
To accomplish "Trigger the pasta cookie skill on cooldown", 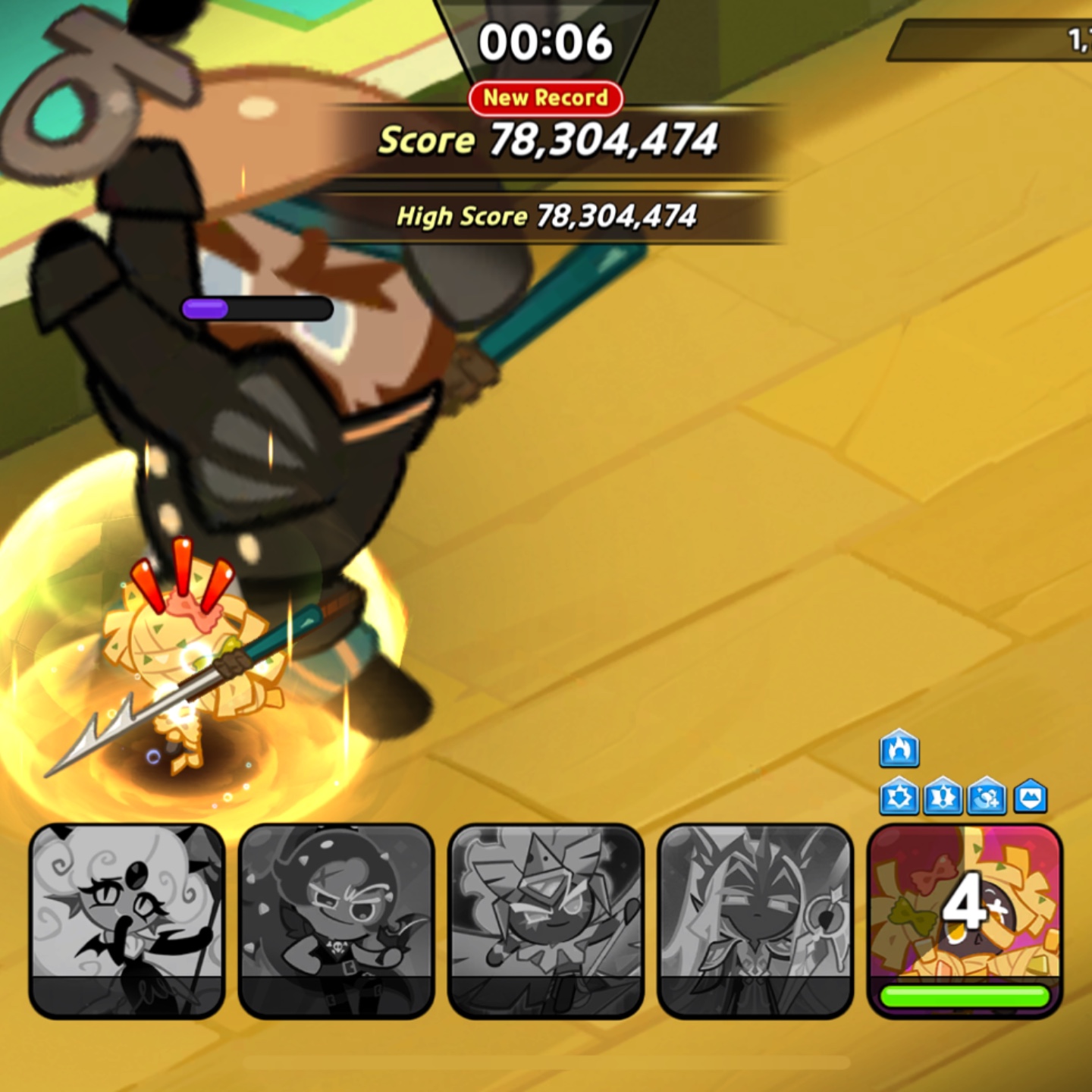I will tap(964, 919).
